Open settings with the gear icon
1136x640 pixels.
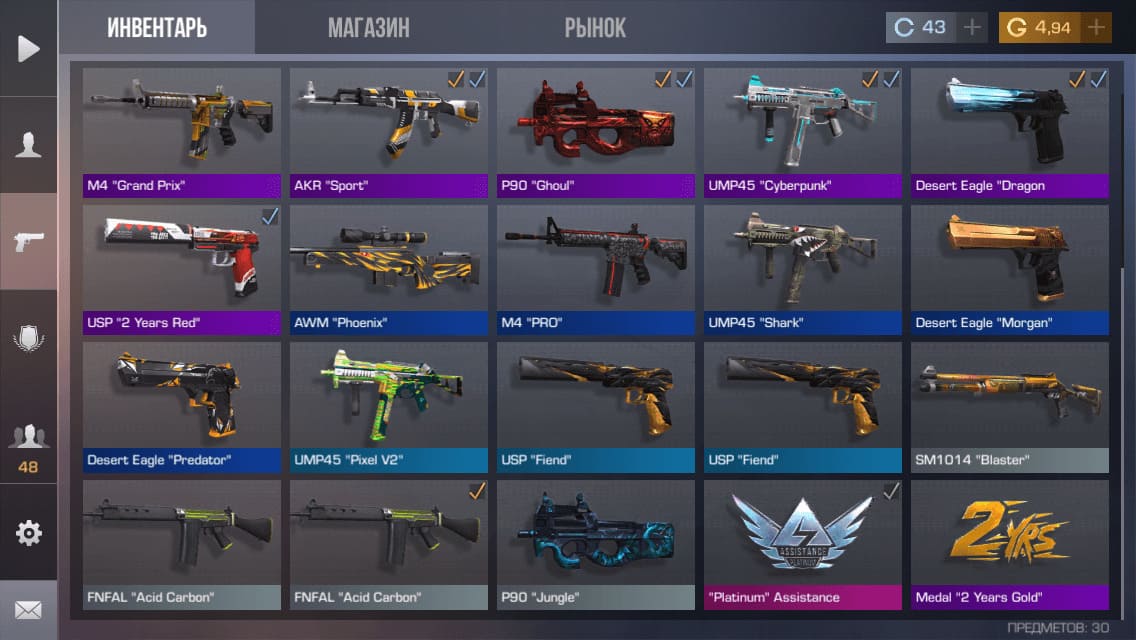point(28,533)
